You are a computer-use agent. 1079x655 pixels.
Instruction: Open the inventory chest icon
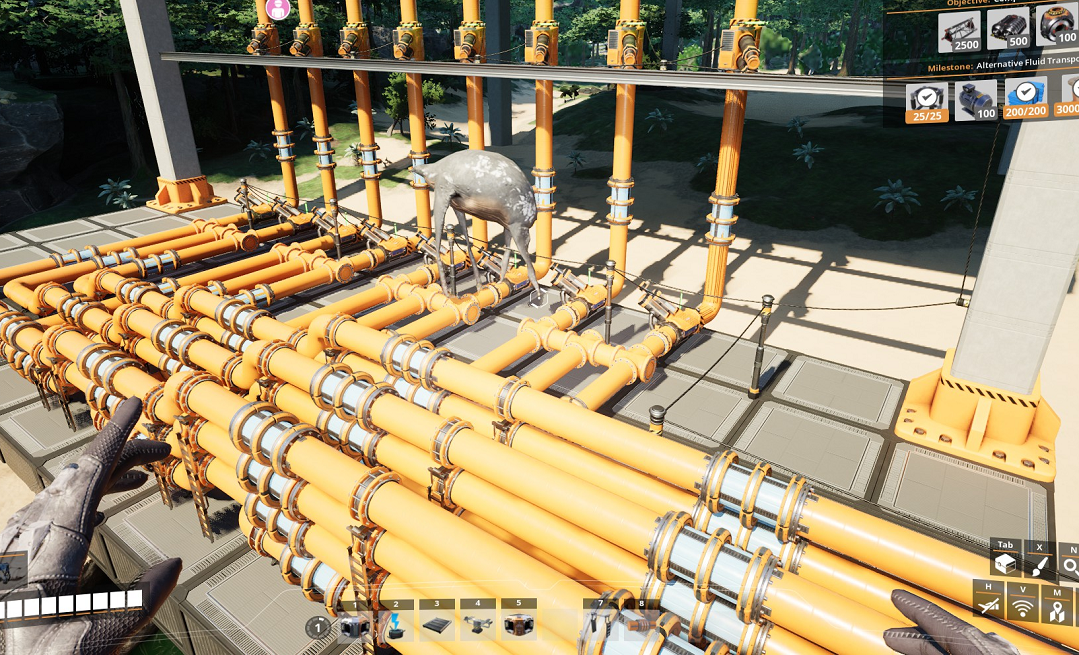pyautogui.click(x=1005, y=566)
